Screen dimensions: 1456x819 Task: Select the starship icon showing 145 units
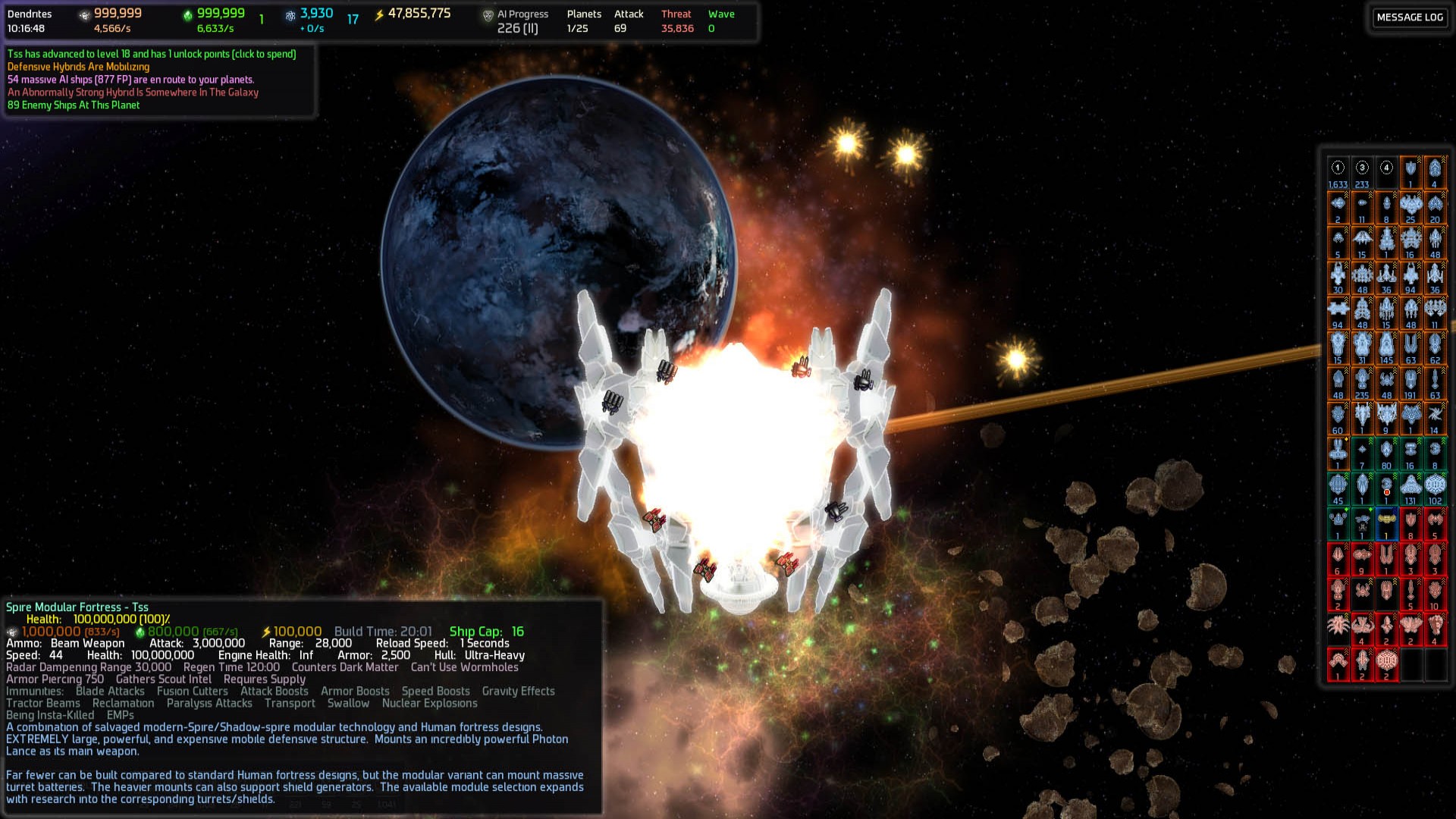1386,346
